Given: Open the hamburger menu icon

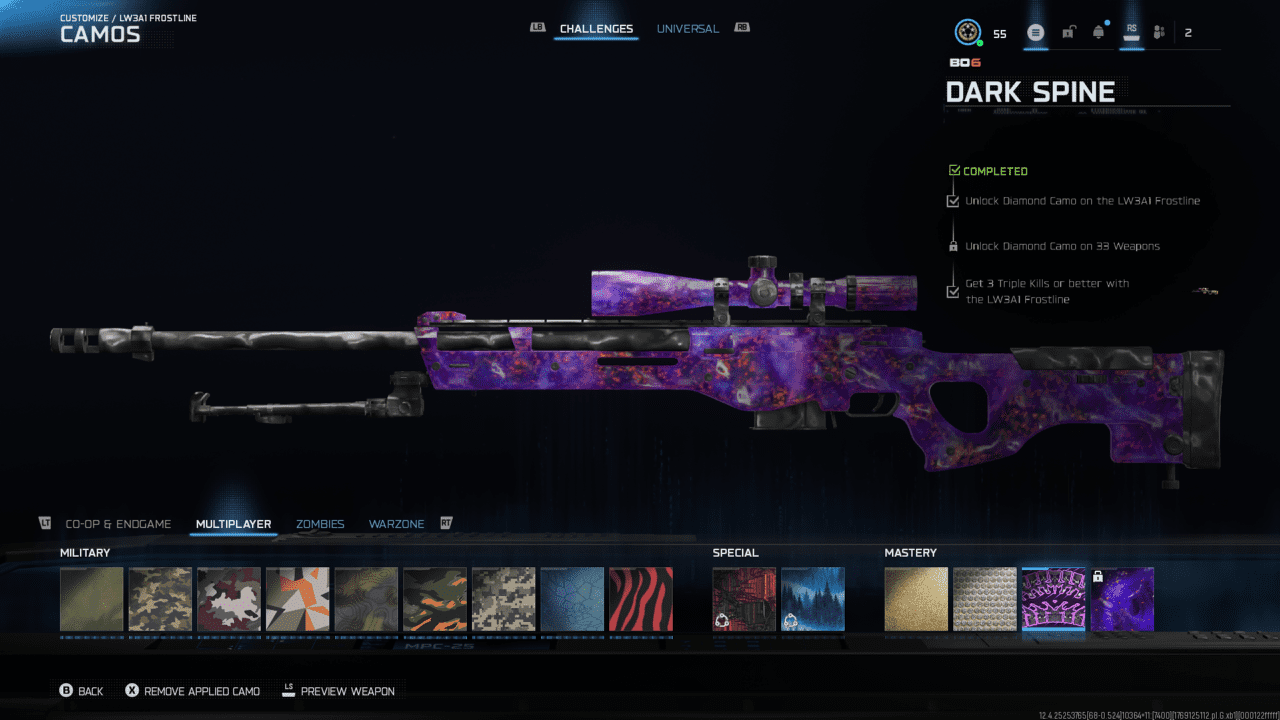Looking at the screenshot, I should [x=1036, y=33].
